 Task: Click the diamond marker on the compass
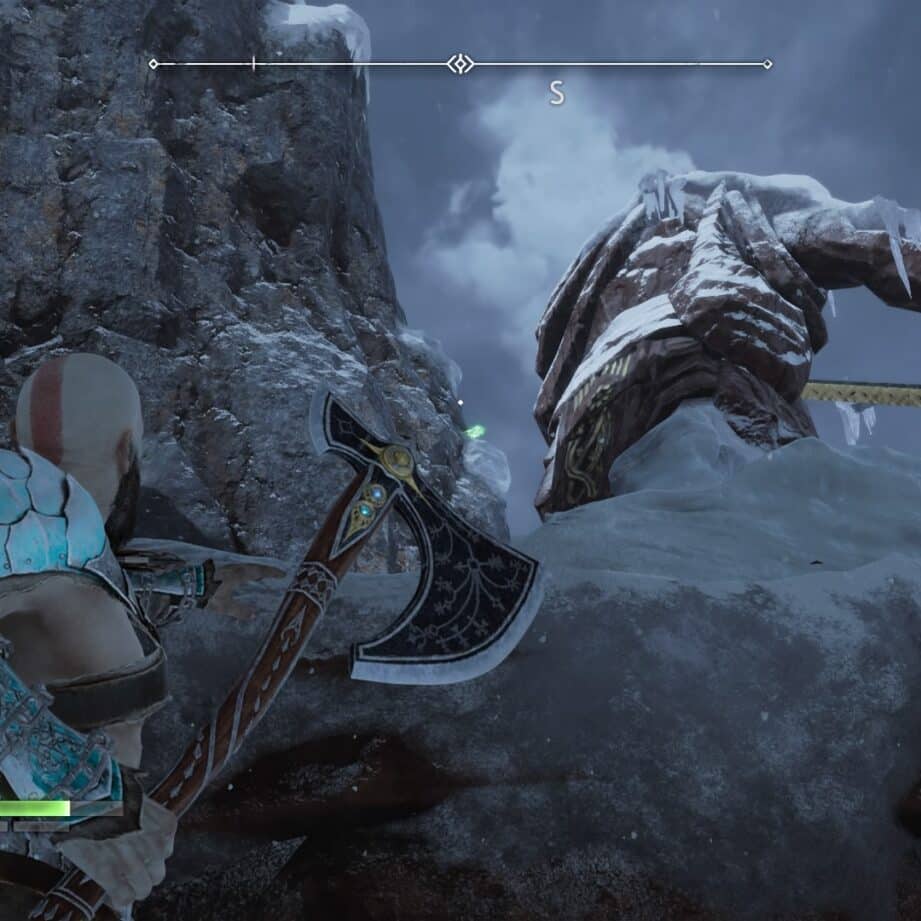click(460, 64)
